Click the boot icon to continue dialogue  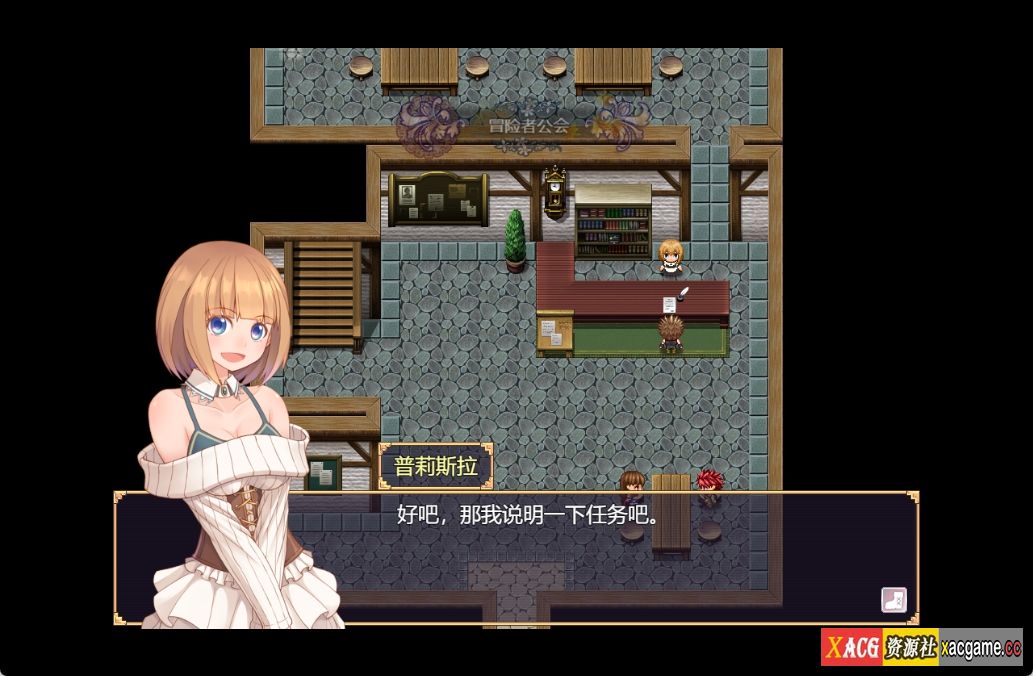pos(893,600)
